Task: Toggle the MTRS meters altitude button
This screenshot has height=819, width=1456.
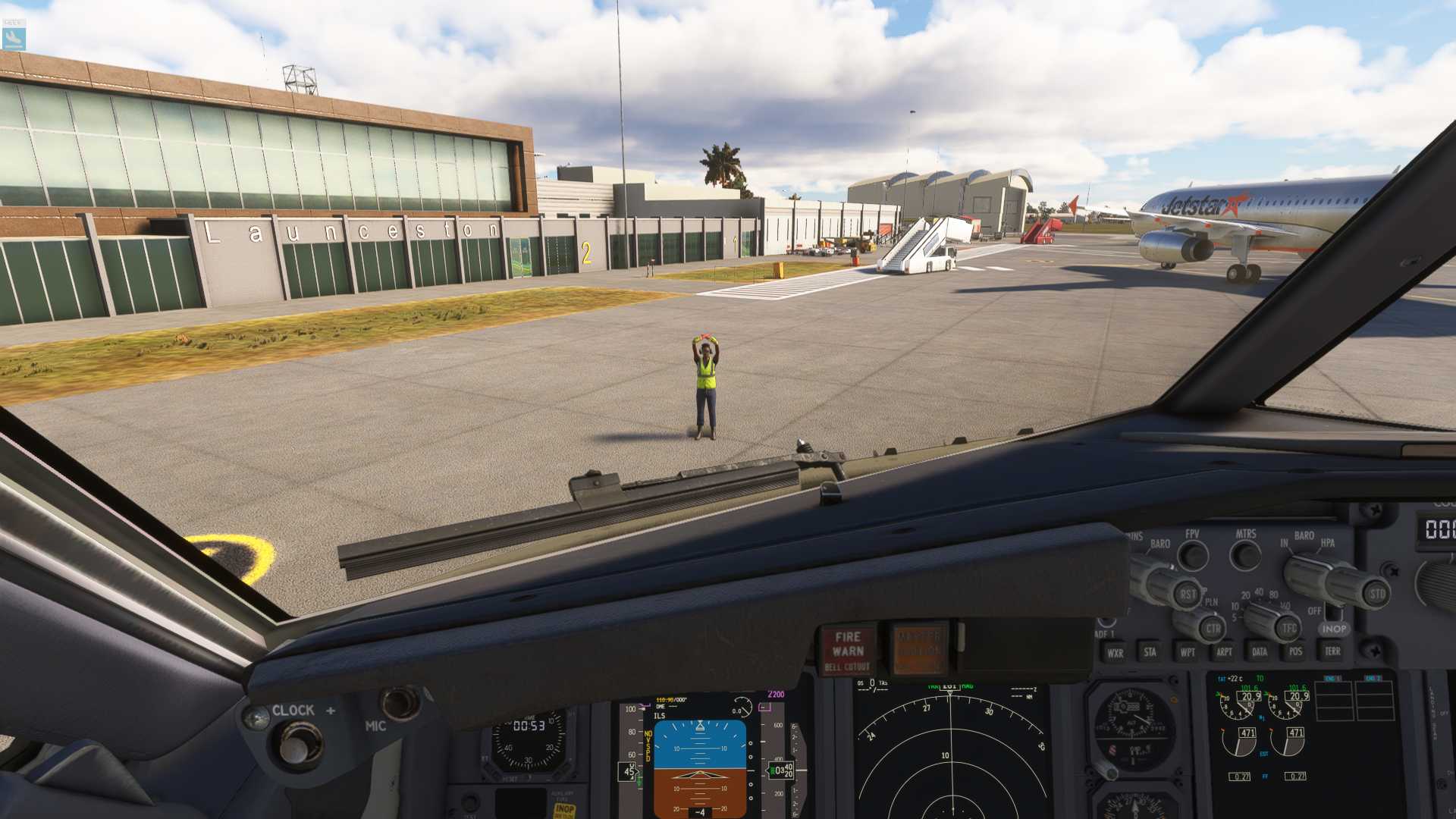Action: coord(1246,556)
